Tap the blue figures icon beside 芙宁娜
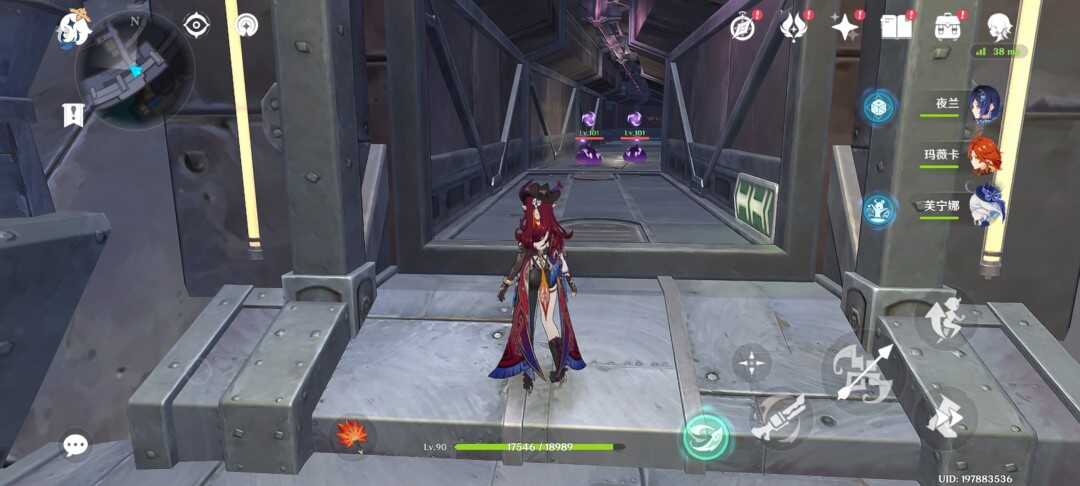 [880, 209]
